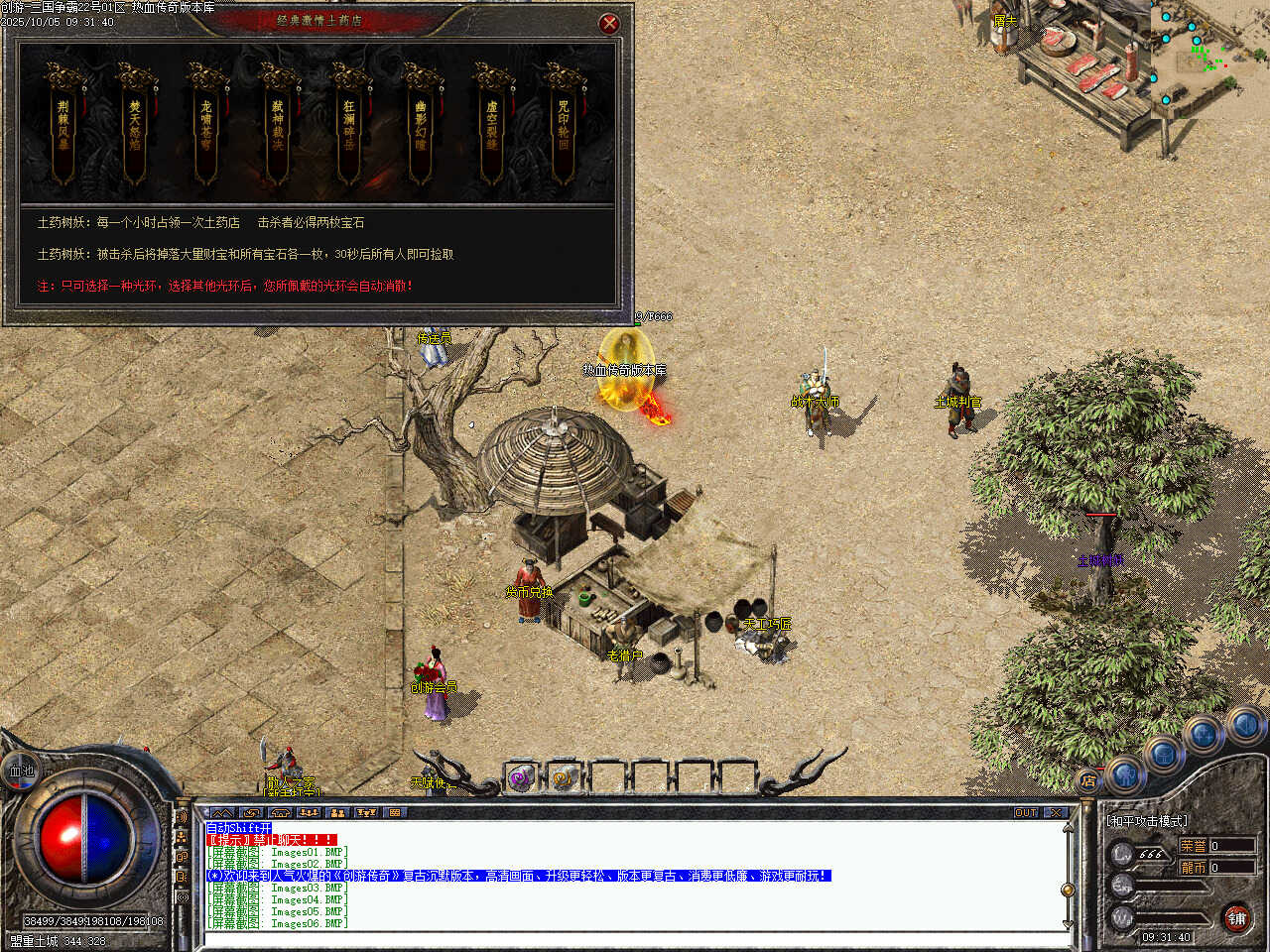Close the chat panel with its X button
1270x952 pixels.
(x=1055, y=812)
